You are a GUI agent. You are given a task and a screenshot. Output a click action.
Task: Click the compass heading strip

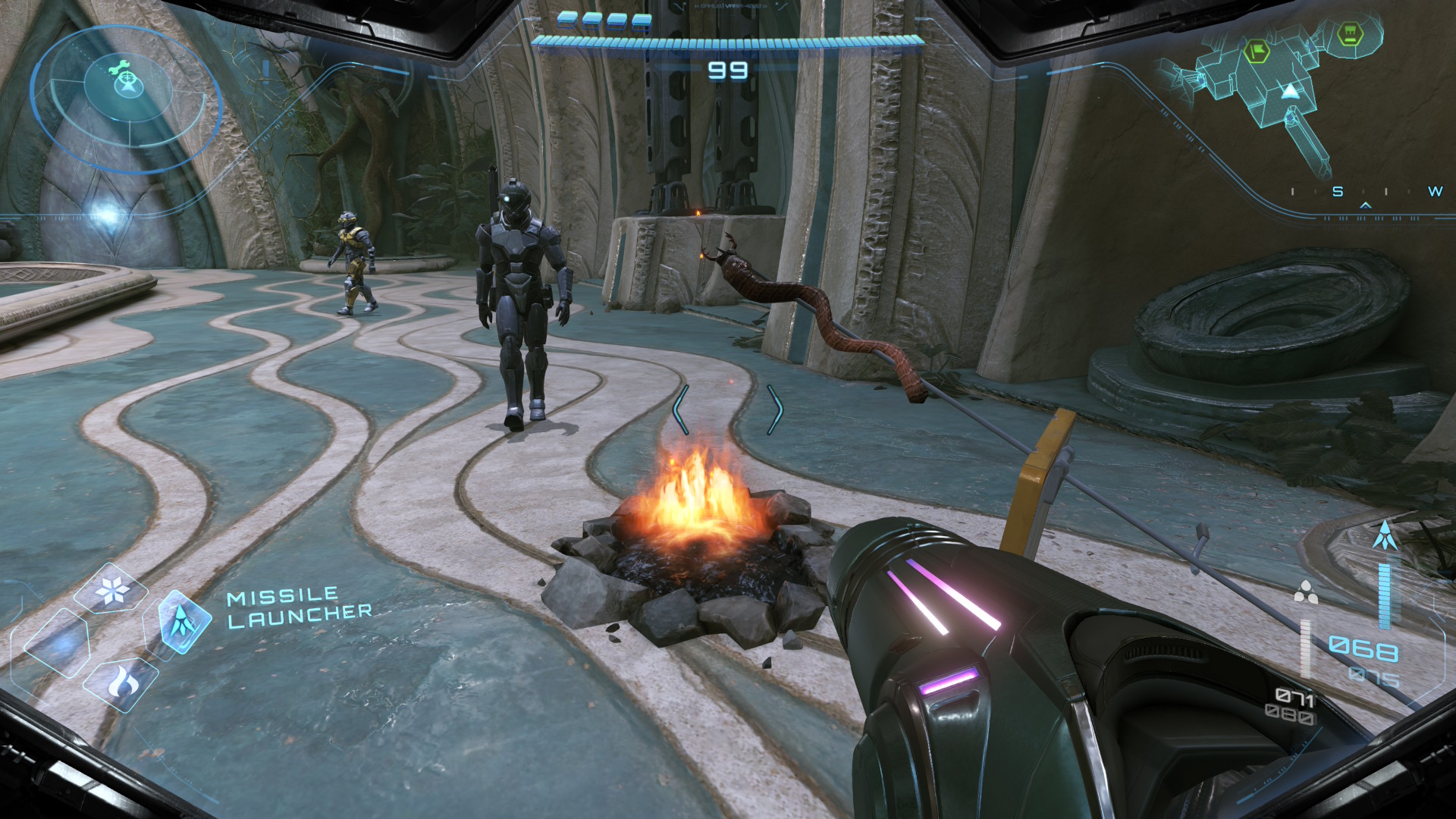(x=1365, y=193)
